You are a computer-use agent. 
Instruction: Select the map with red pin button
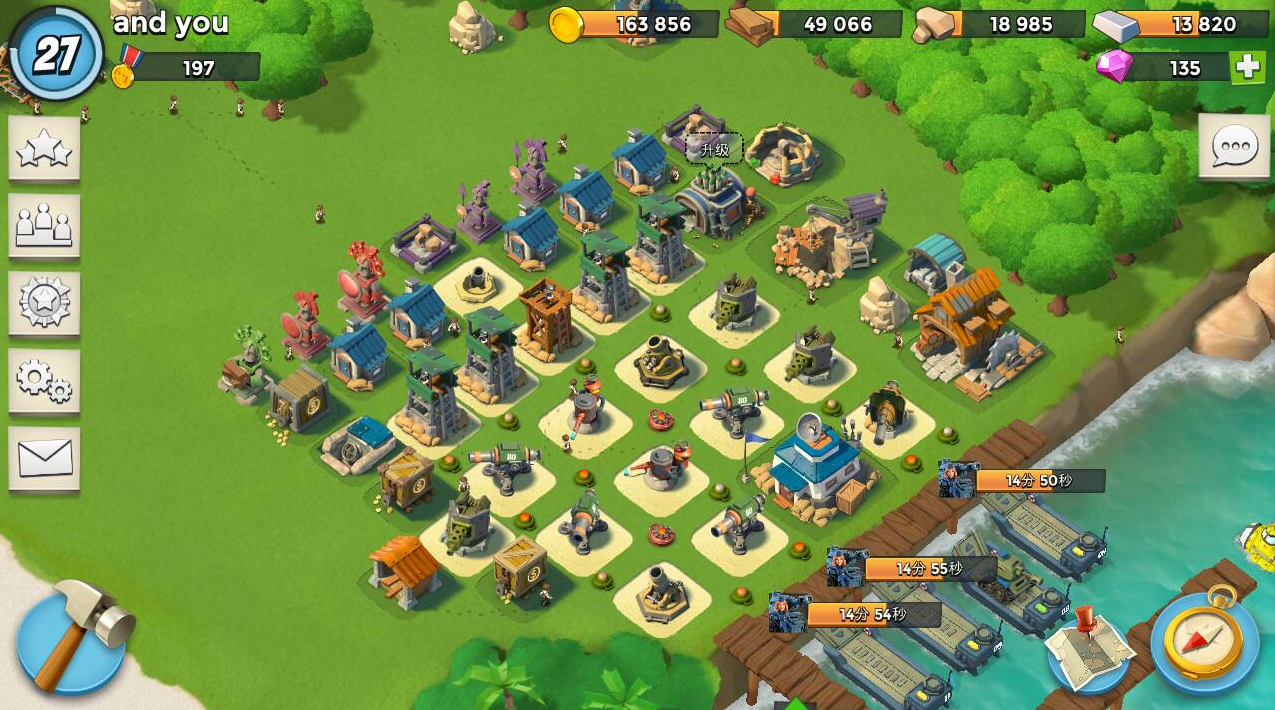tap(1089, 647)
